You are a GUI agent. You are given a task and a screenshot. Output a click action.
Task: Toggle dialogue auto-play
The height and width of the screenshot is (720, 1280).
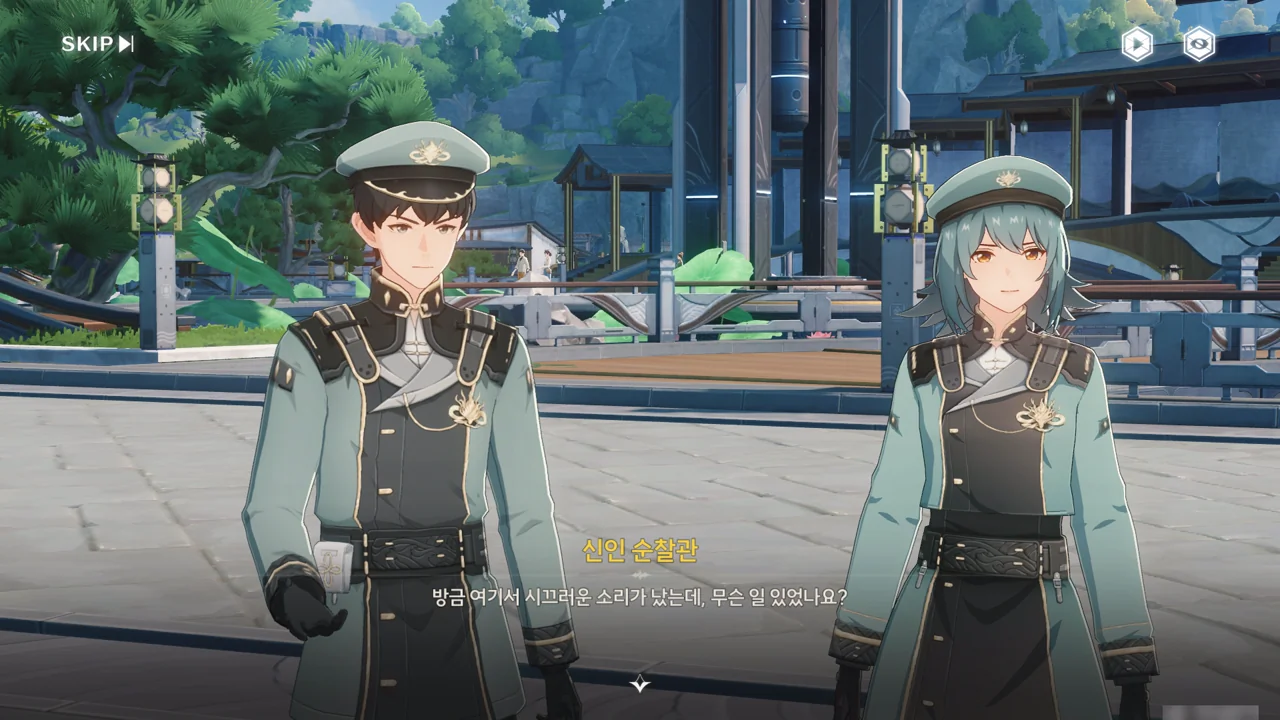(1136, 44)
